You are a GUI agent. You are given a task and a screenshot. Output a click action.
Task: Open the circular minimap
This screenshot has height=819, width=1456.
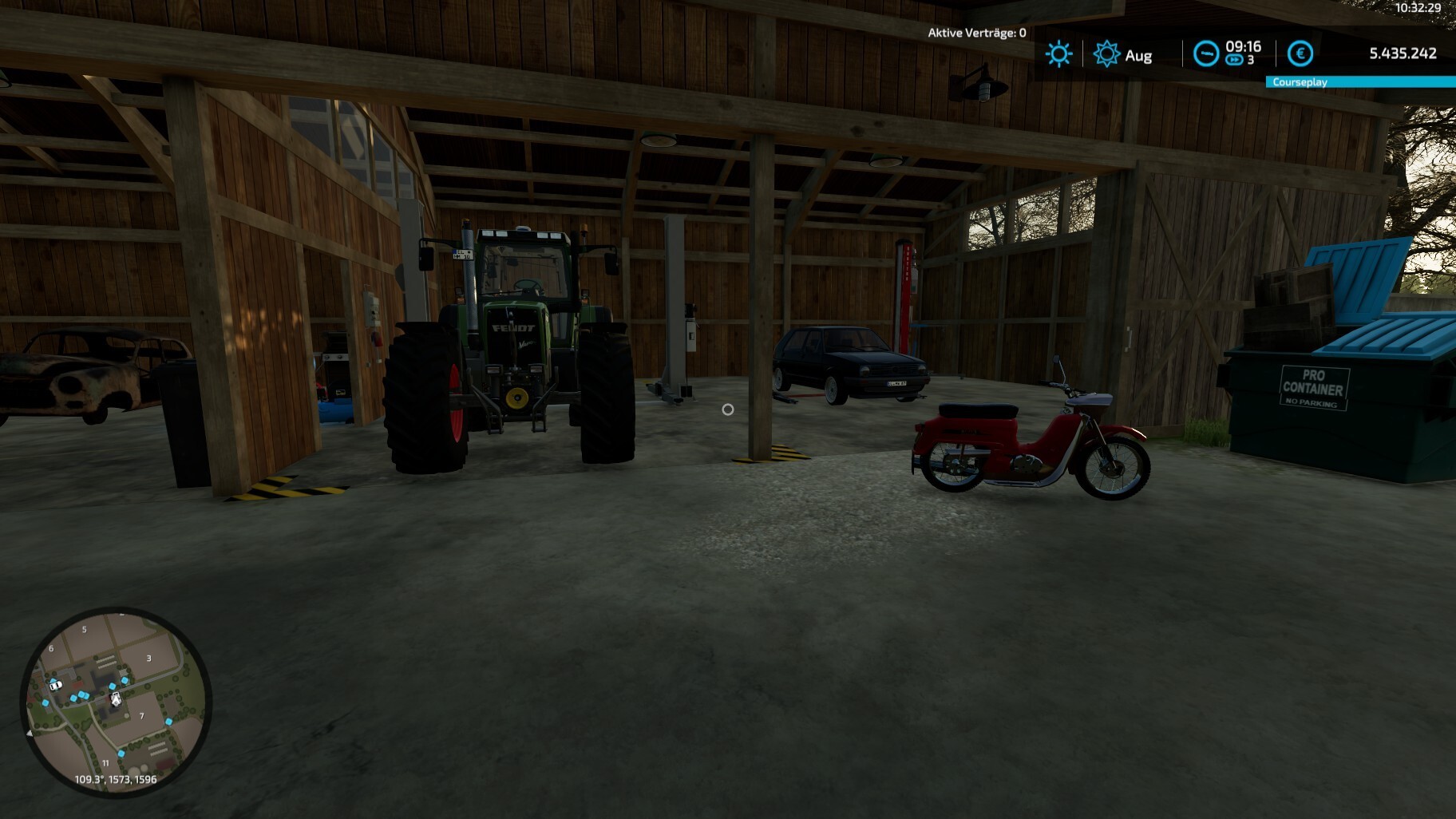click(116, 702)
